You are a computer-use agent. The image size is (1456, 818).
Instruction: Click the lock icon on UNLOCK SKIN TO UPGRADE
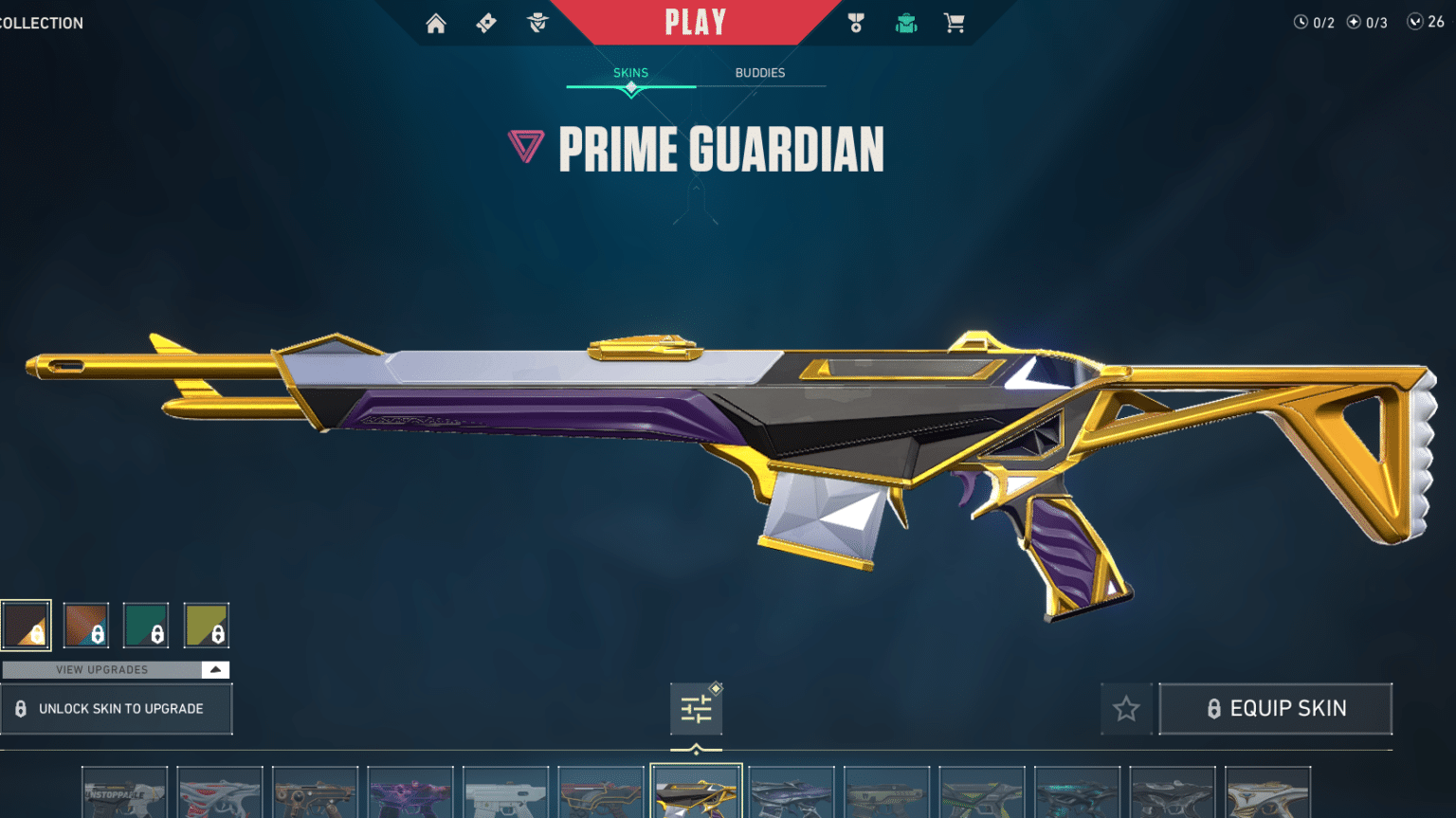21,708
